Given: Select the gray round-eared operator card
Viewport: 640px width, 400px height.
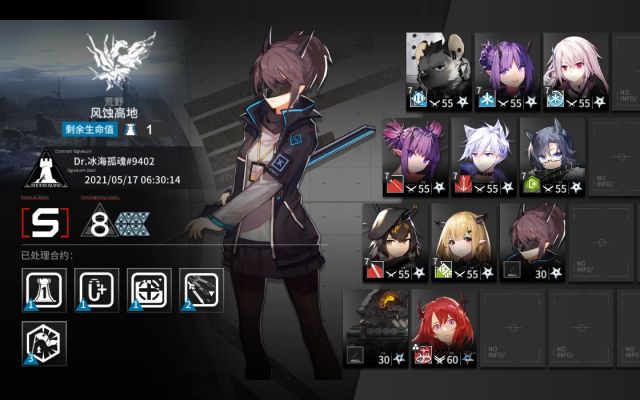Looking at the screenshot, I should coord(439,68).
